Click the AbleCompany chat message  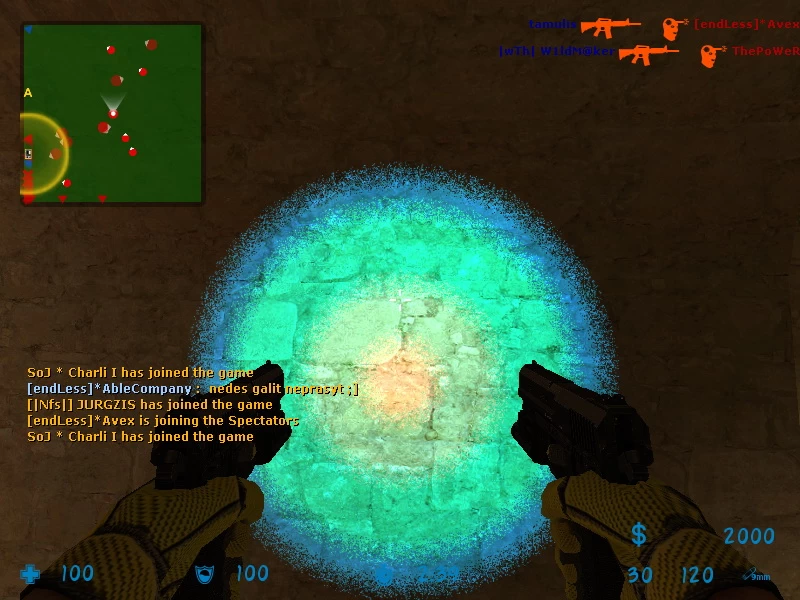coord(192,389)
